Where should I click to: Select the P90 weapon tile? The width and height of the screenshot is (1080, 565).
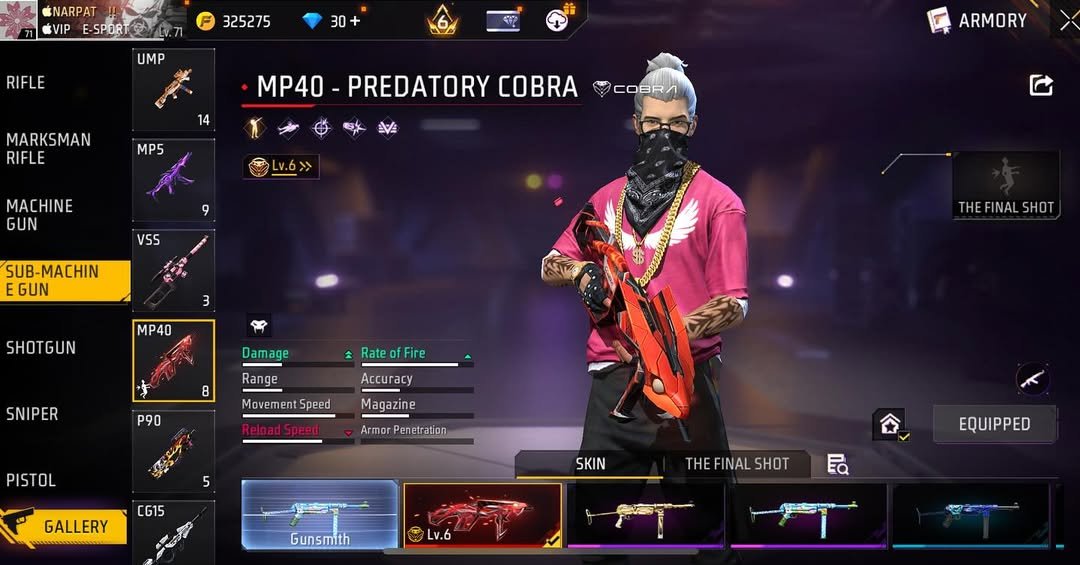(173, 451)
